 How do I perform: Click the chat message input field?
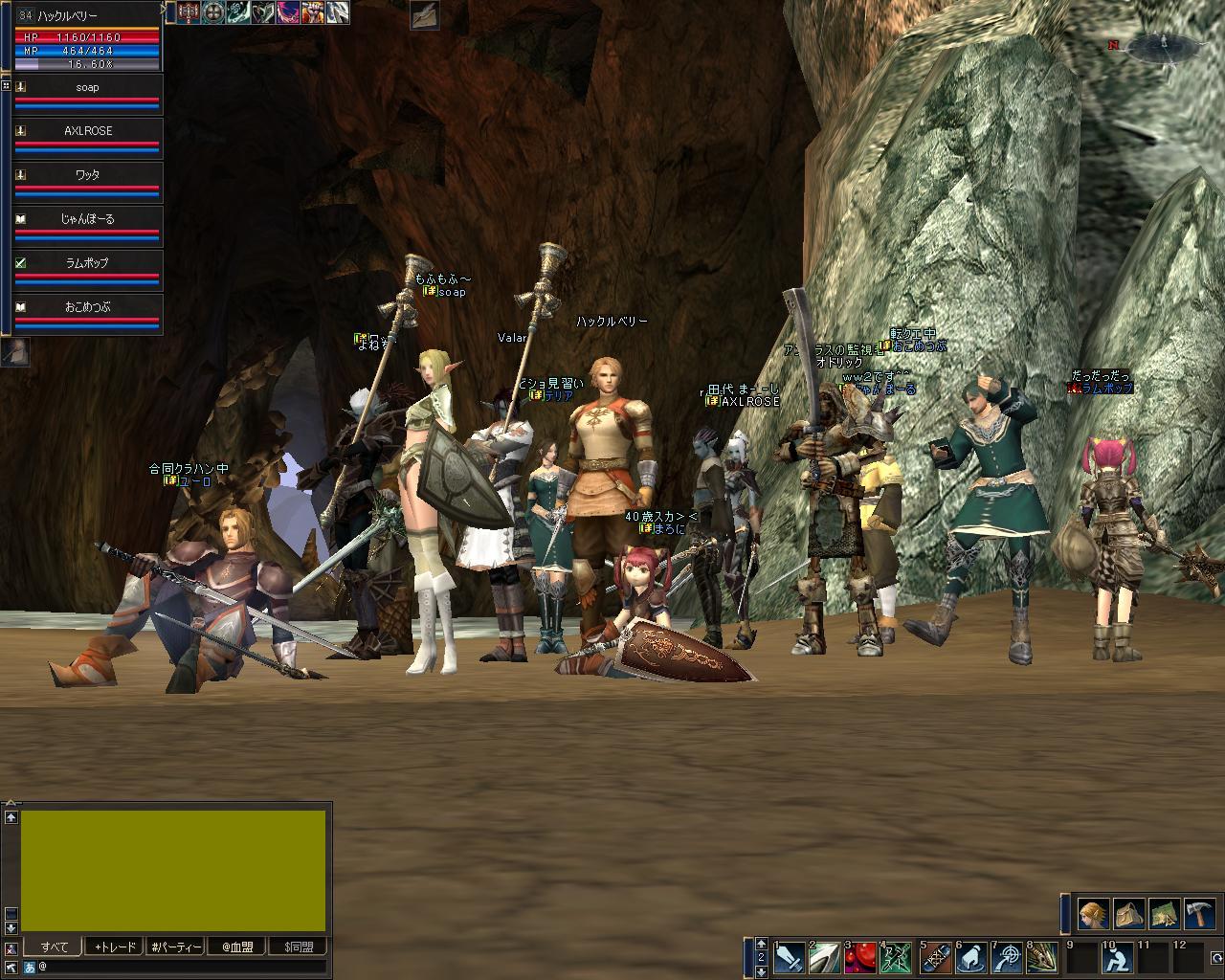[182, 968]
